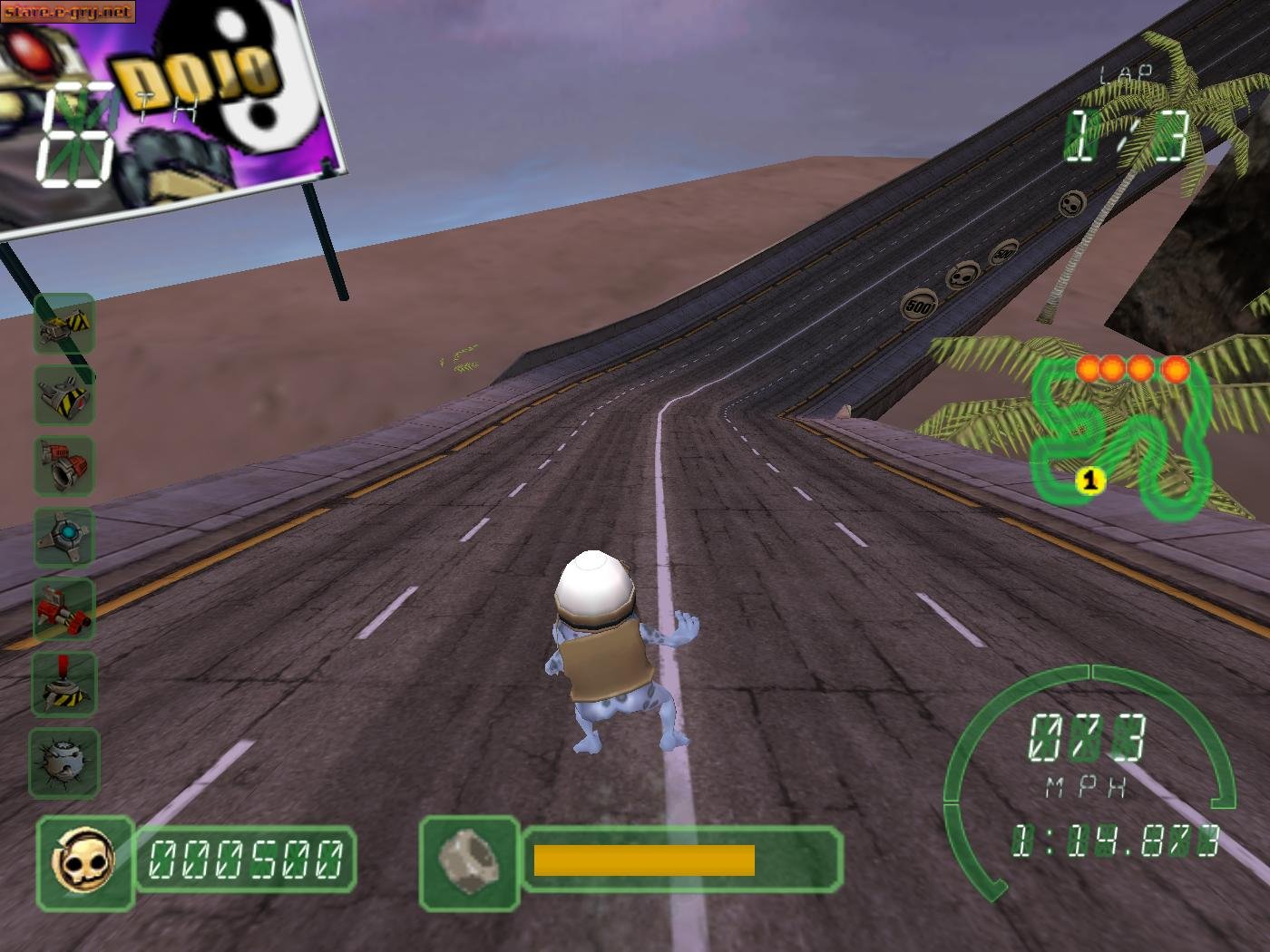This screenshot has width=1270, height=952.
Task: Click the metal nut boost icon
Action: [469, 859]
